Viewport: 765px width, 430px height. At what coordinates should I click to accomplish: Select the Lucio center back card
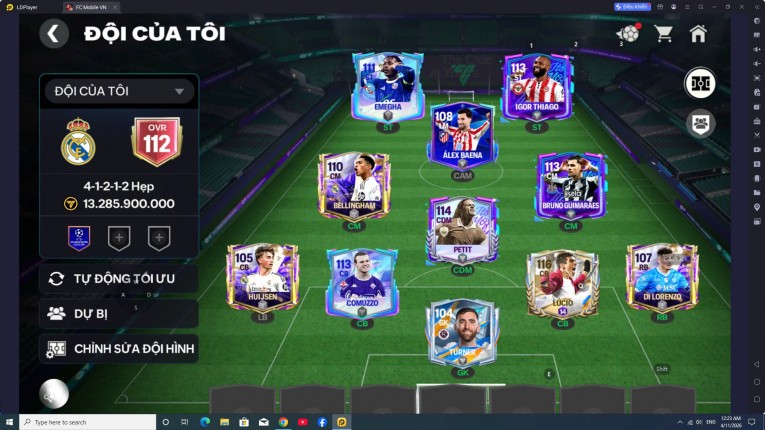pos(563,283)
